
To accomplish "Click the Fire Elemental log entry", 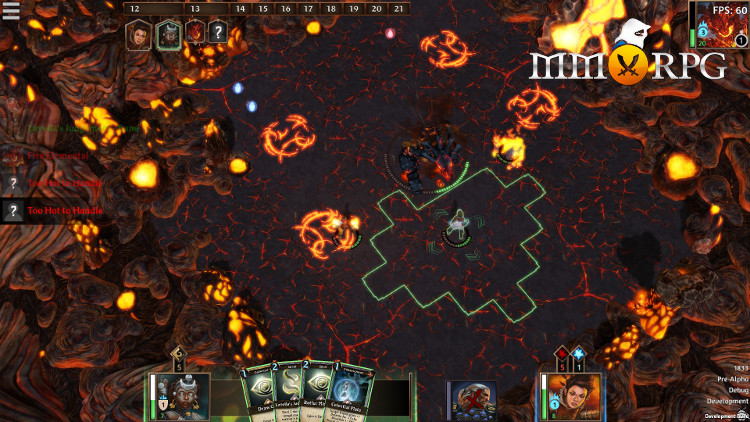I will [x=58, y=156].
